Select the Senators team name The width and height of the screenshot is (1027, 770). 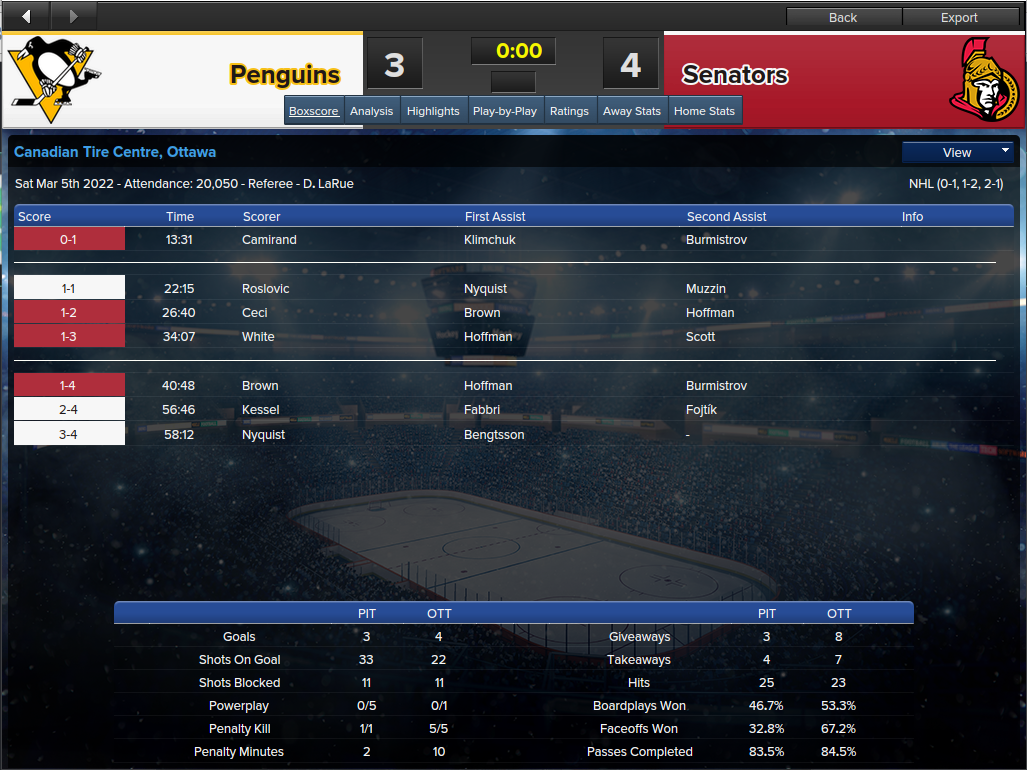(735, 75)
